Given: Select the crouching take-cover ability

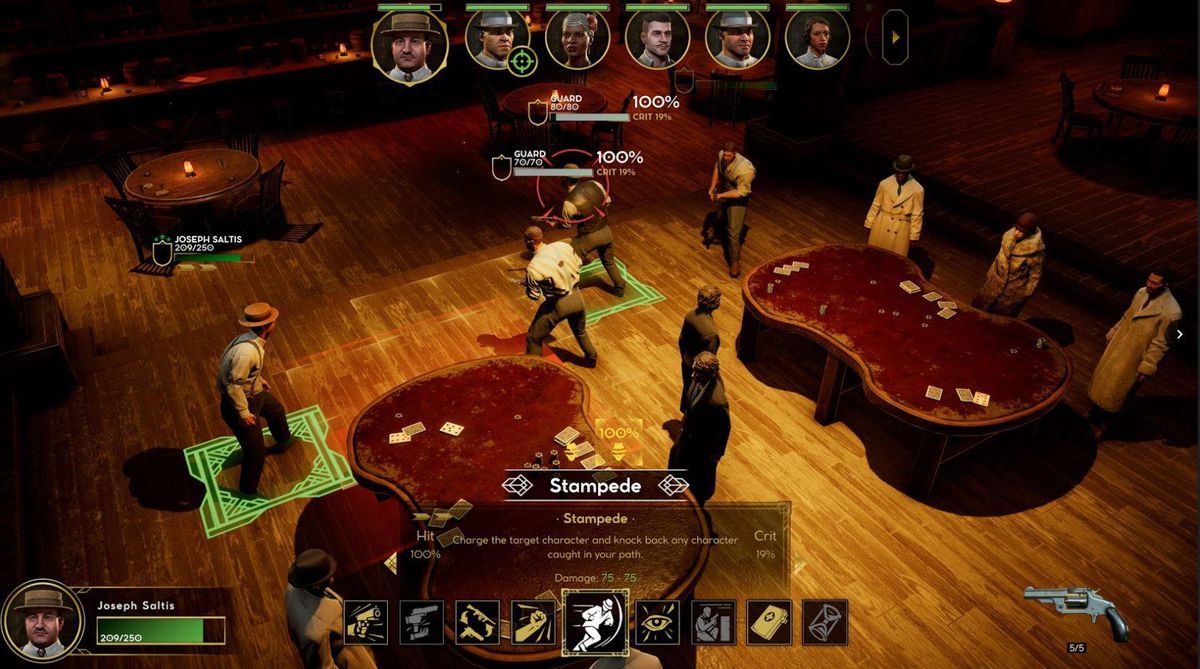Looking at the screenshot, I should 714,622.
